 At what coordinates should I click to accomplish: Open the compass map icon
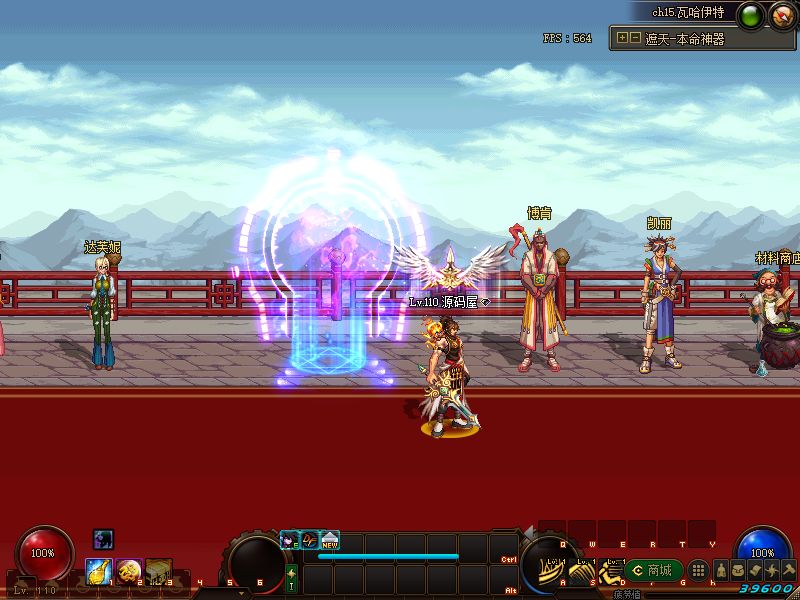pyautogui.click(x=780, y=14)
